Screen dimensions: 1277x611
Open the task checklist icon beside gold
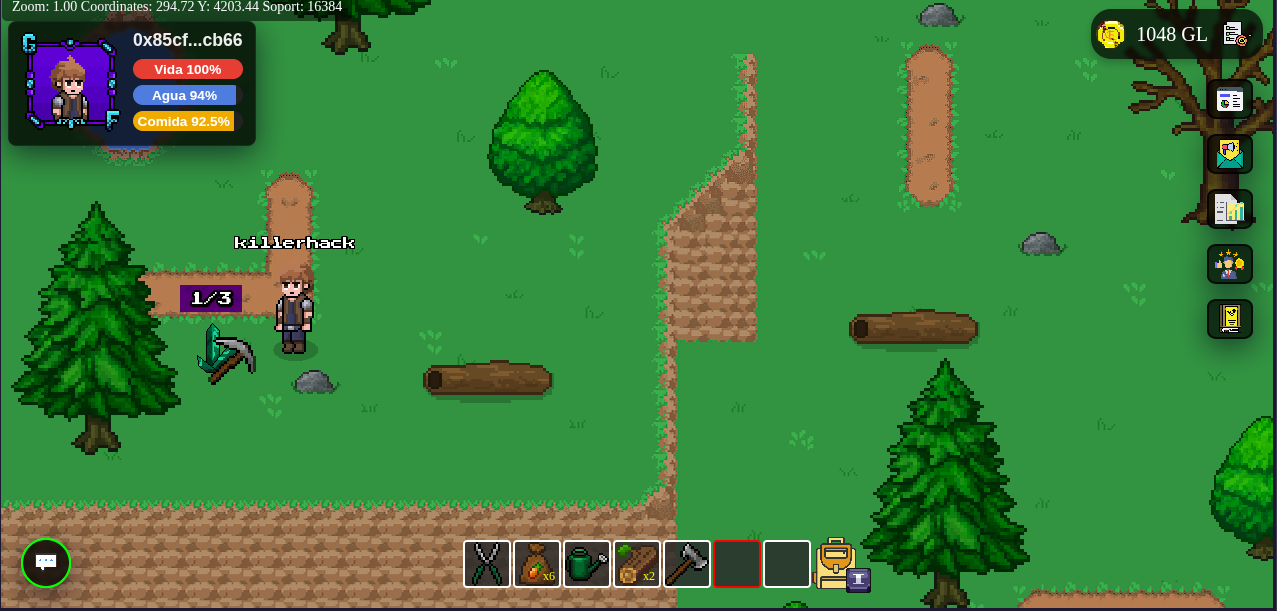(x=1236, y=35)
